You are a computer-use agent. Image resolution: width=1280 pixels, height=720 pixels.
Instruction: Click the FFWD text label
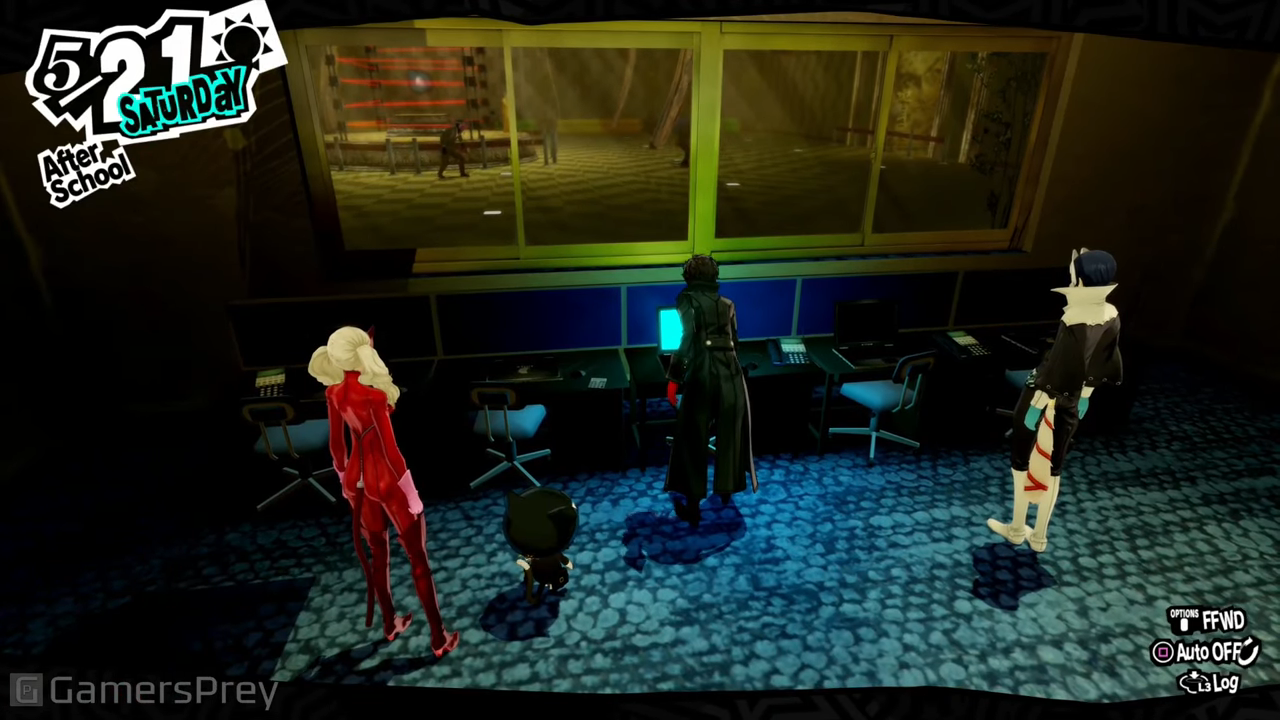pos(1223,620)
